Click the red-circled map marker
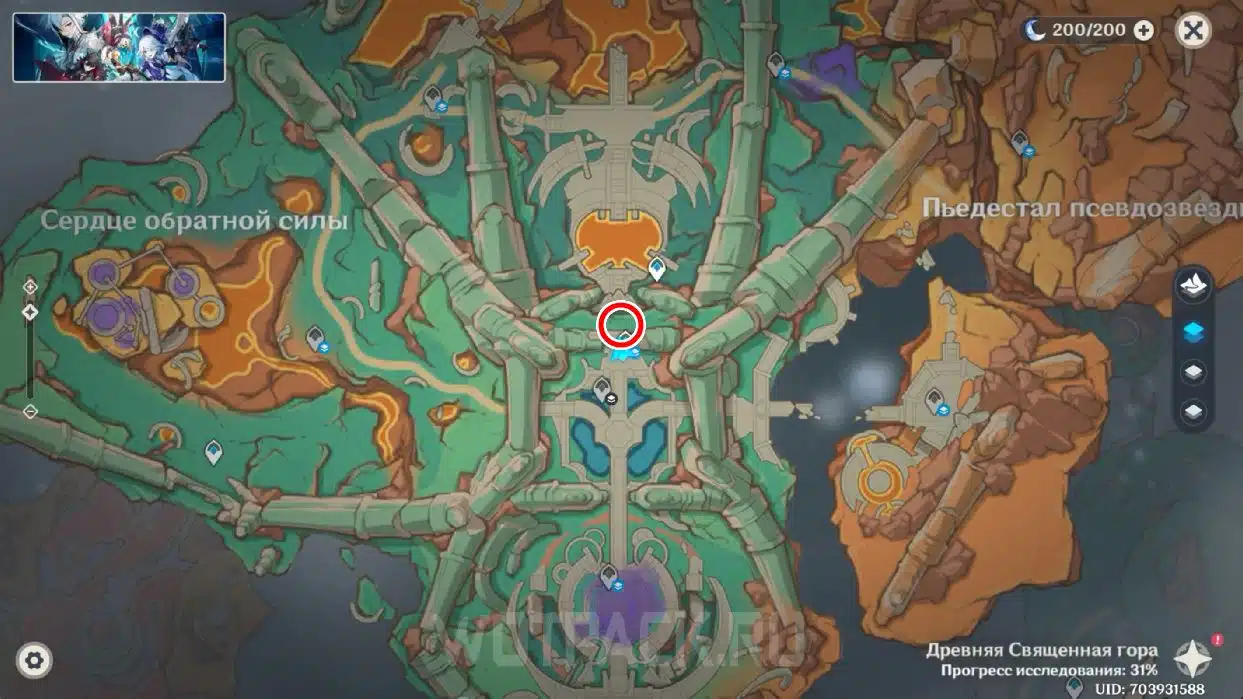Screen dimensions: 1243x699 (x=621, y=326)
